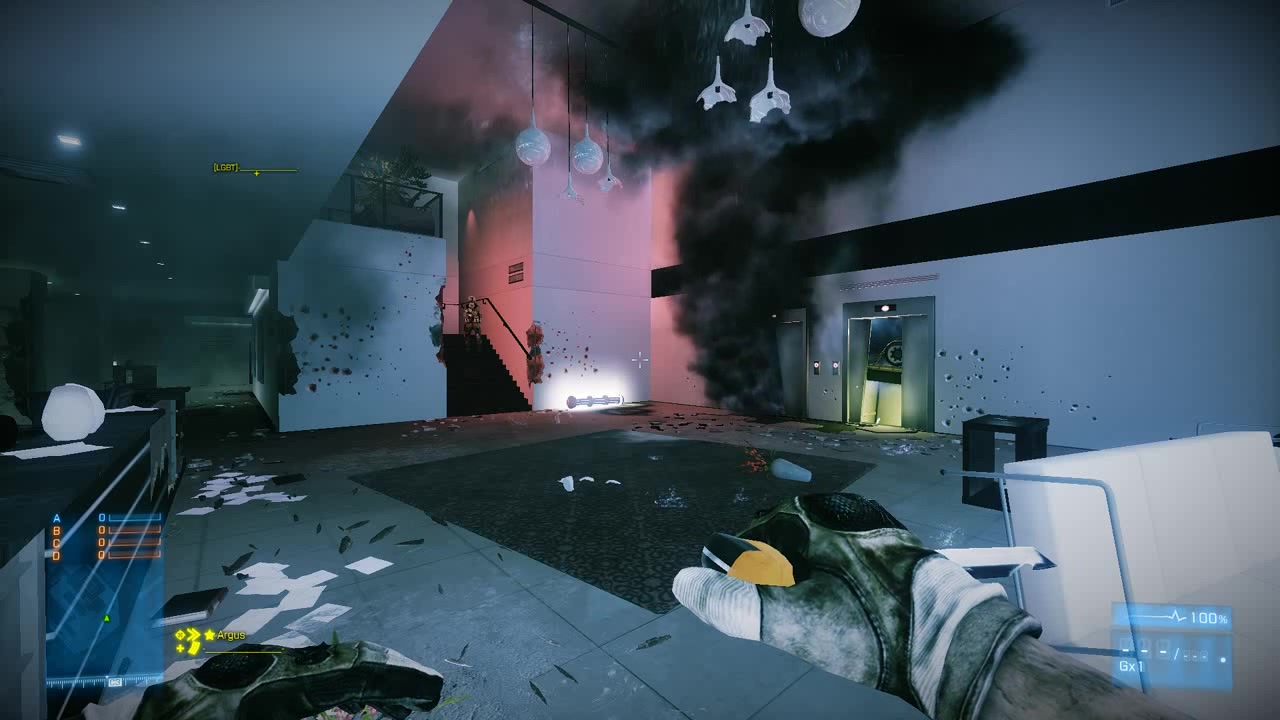The height and width of the screenshot is (720, 1280).
Task: Select the blue objective A flag
Action: [57, 518]
